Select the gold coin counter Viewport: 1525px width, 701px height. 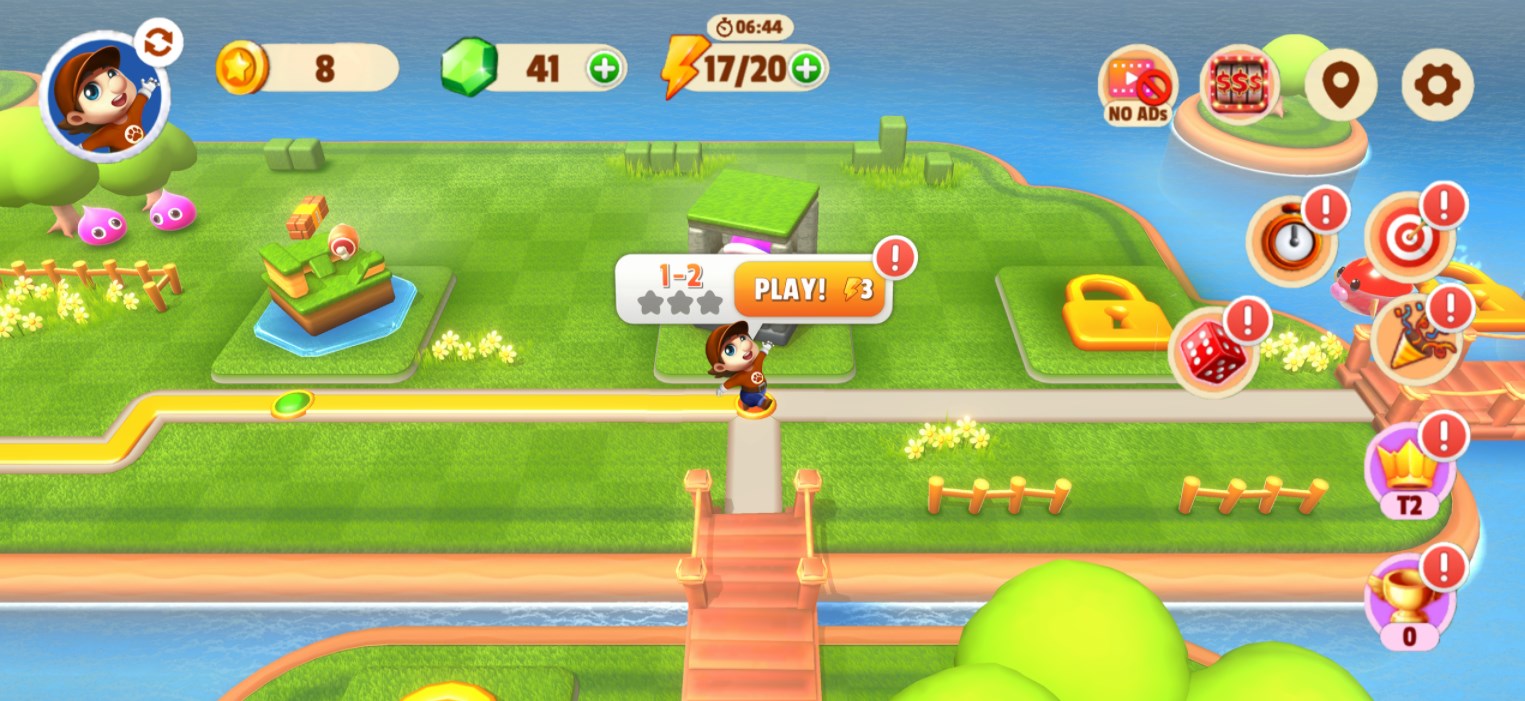point(307,68)
